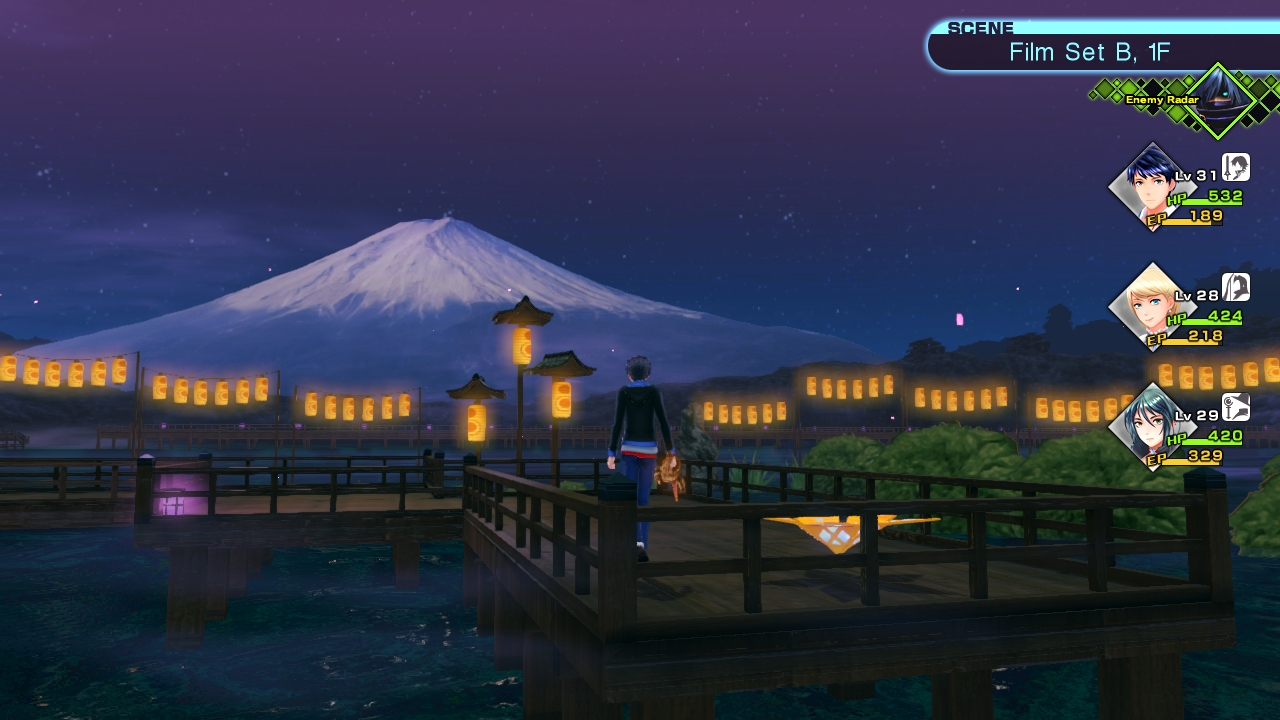This screenshot has height=720, width=1280.
Task: Click the class icon beside Lv 31
Action: (1236, 167)
